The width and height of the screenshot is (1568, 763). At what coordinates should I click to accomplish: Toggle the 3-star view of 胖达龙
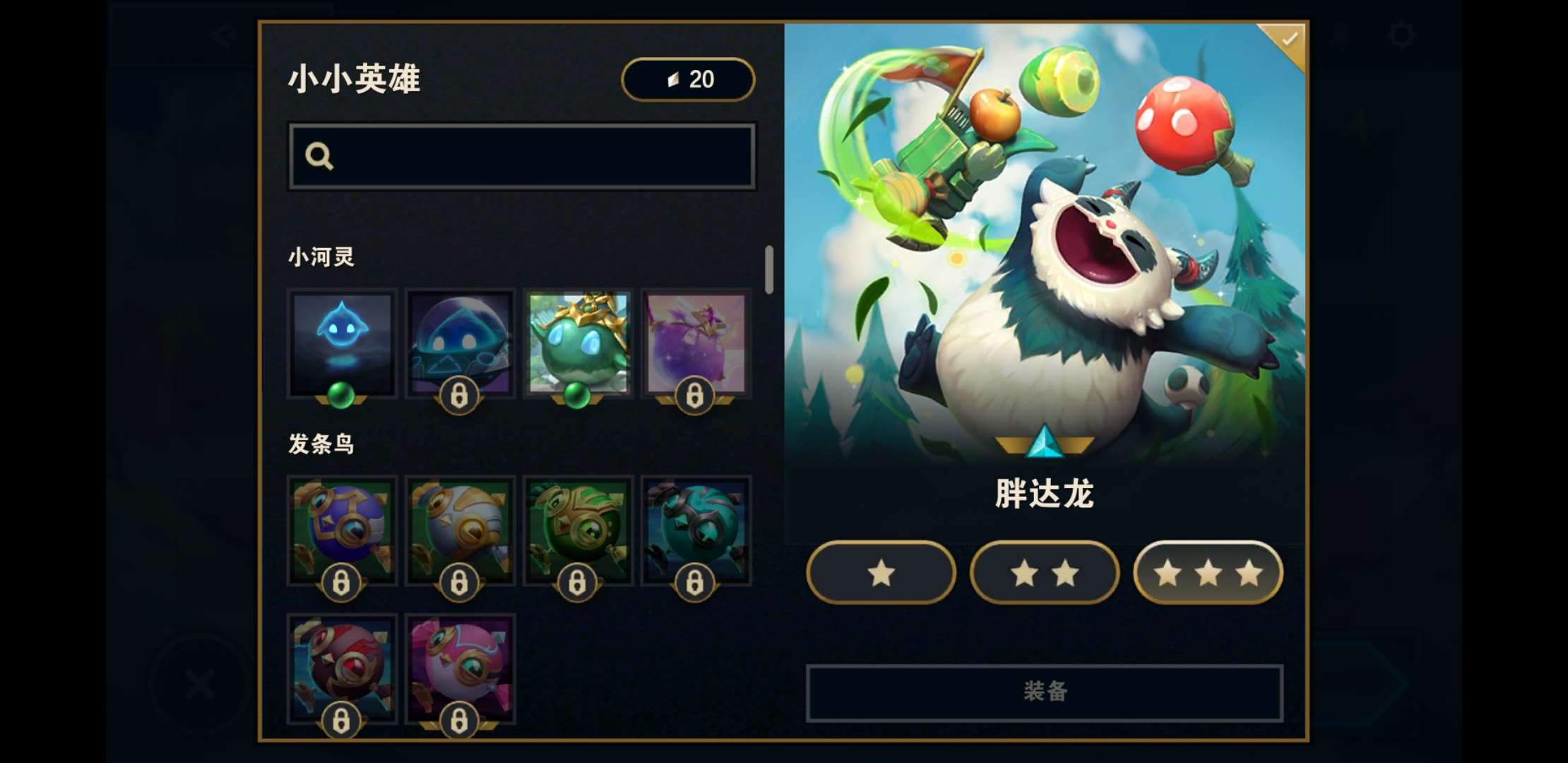tap(1207, 574)
